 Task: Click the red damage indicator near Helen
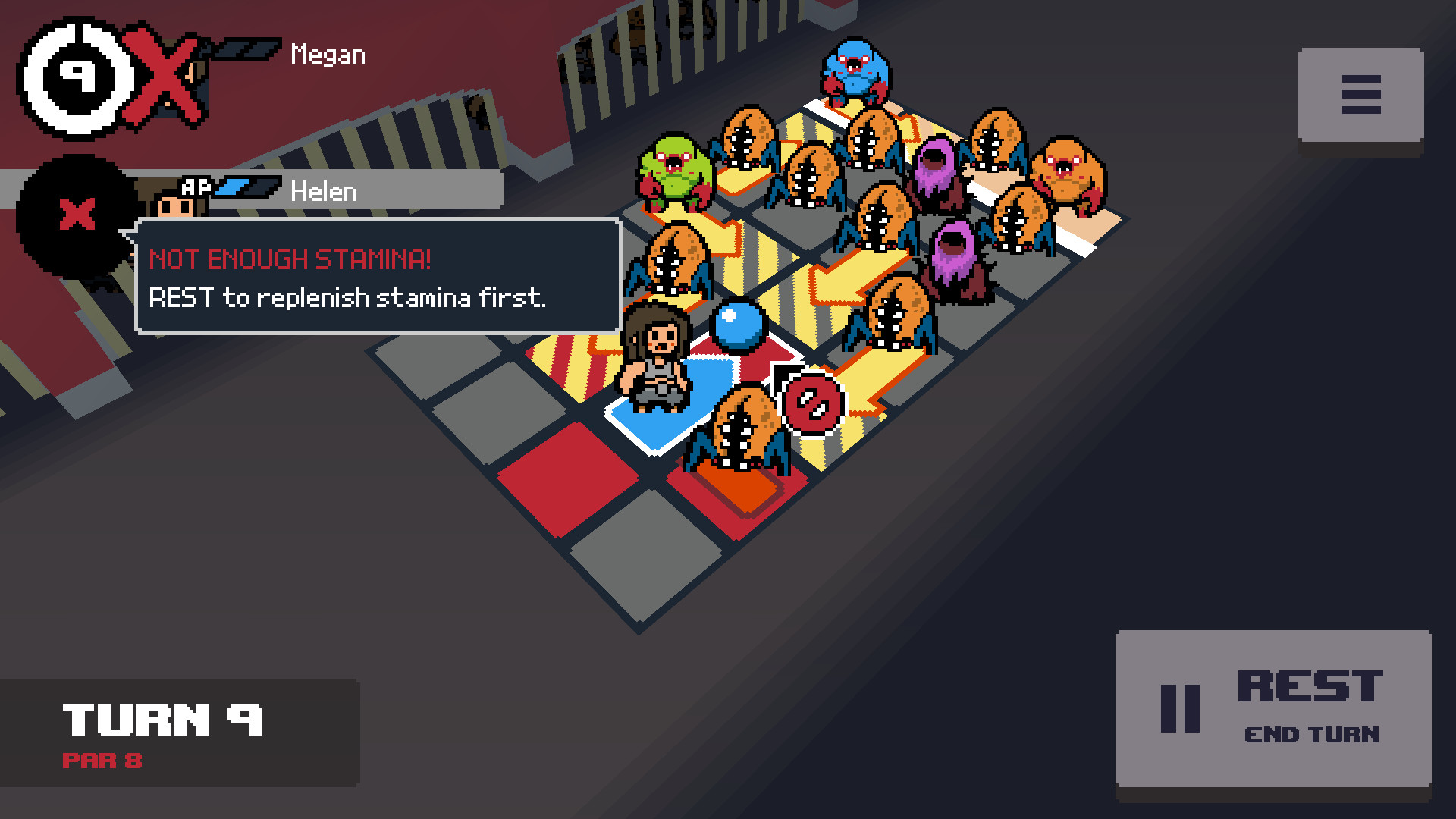click(x=810, y=402)
